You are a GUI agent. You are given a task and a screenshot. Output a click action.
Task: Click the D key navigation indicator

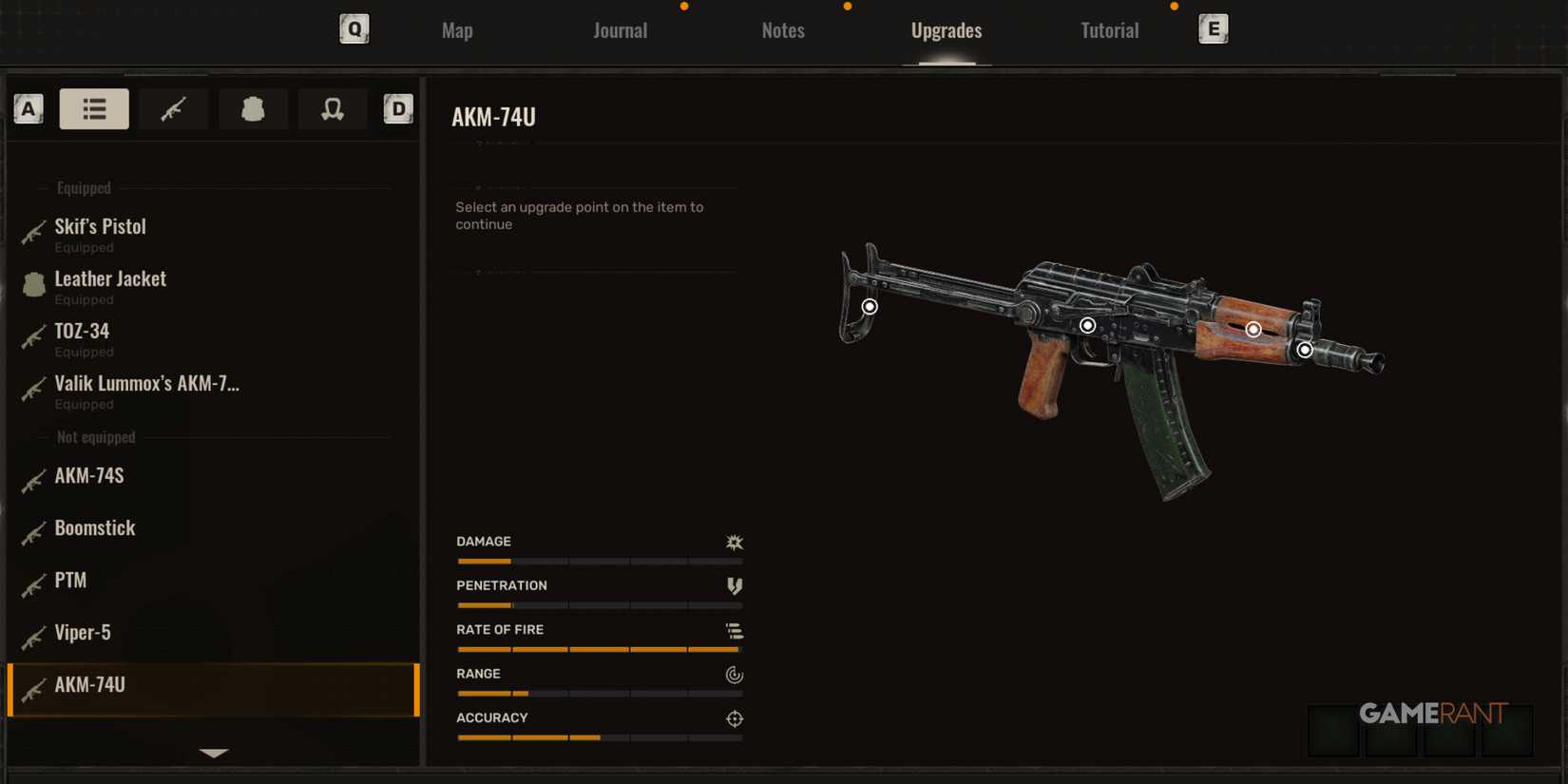398,108
